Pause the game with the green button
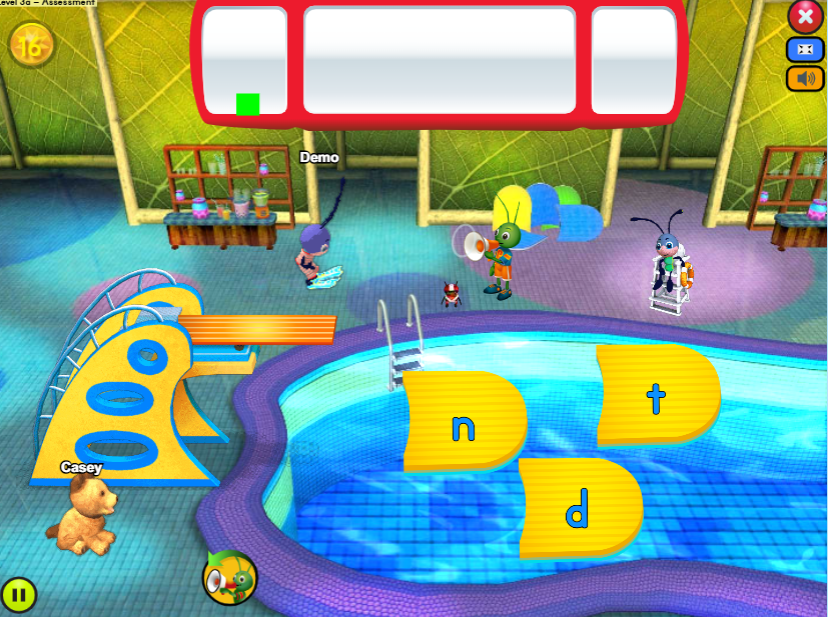 (x=18, y=595)
